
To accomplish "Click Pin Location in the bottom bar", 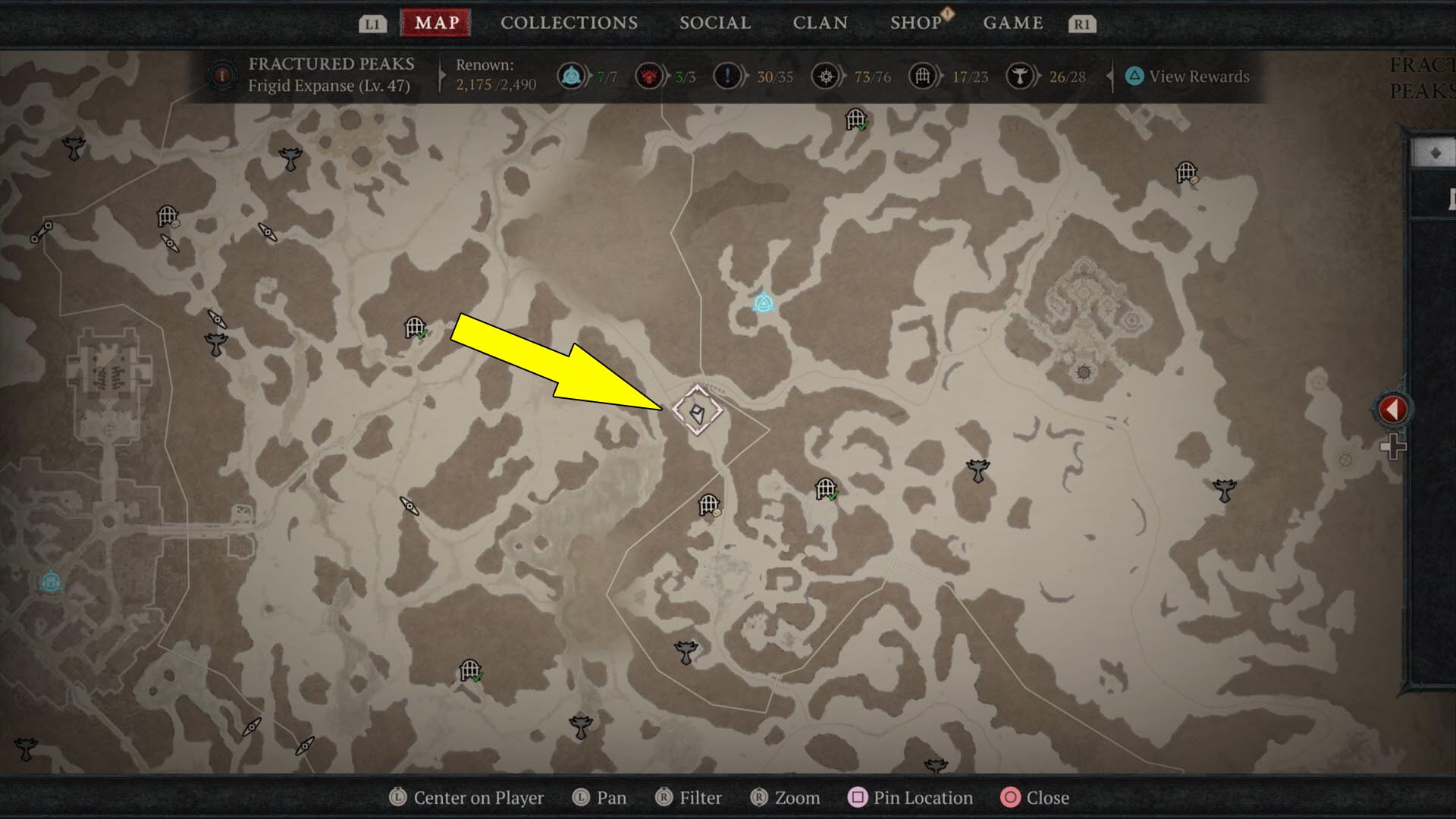I will click(x=911, y=798).
